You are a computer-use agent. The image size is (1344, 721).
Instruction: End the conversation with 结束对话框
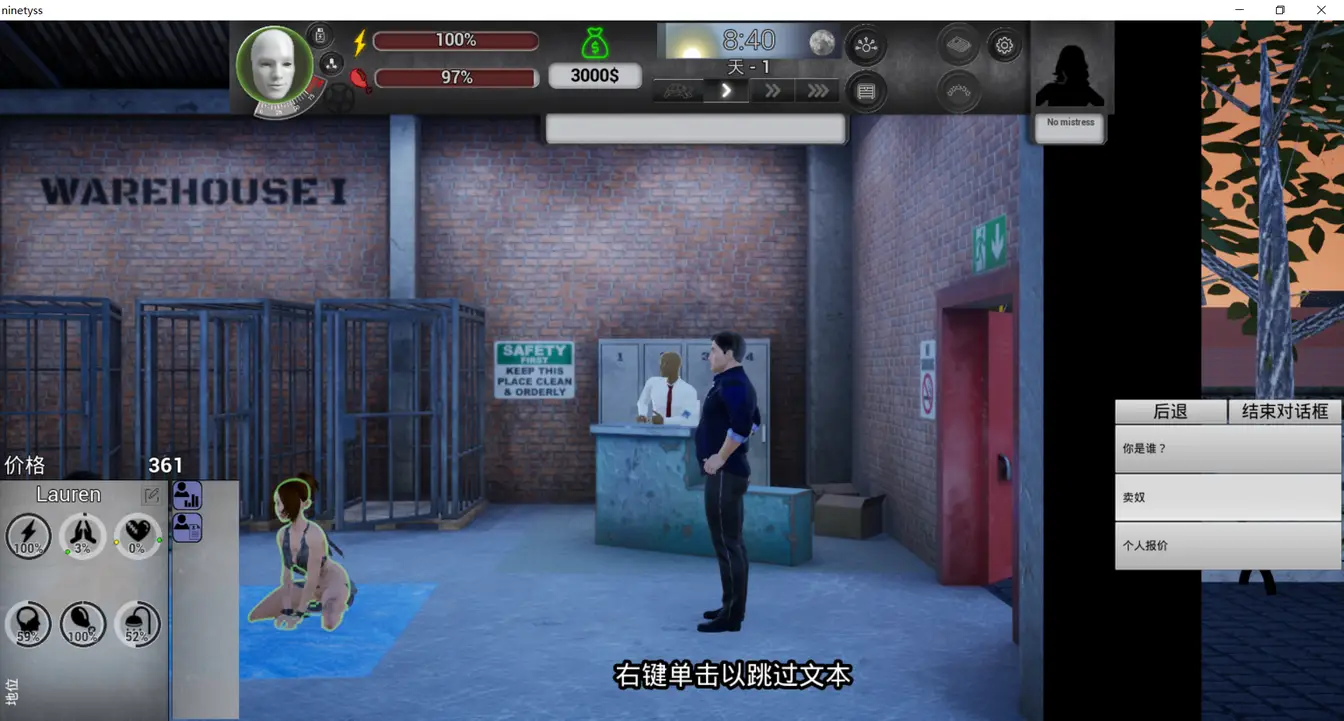(1284, 411)
